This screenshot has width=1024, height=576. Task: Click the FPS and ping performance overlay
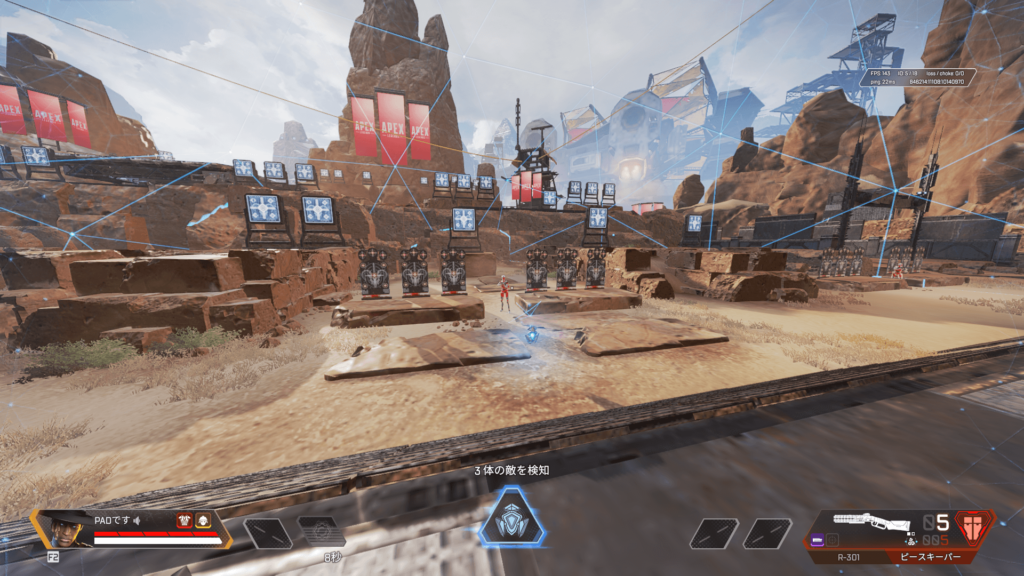[x=917, y=76]
